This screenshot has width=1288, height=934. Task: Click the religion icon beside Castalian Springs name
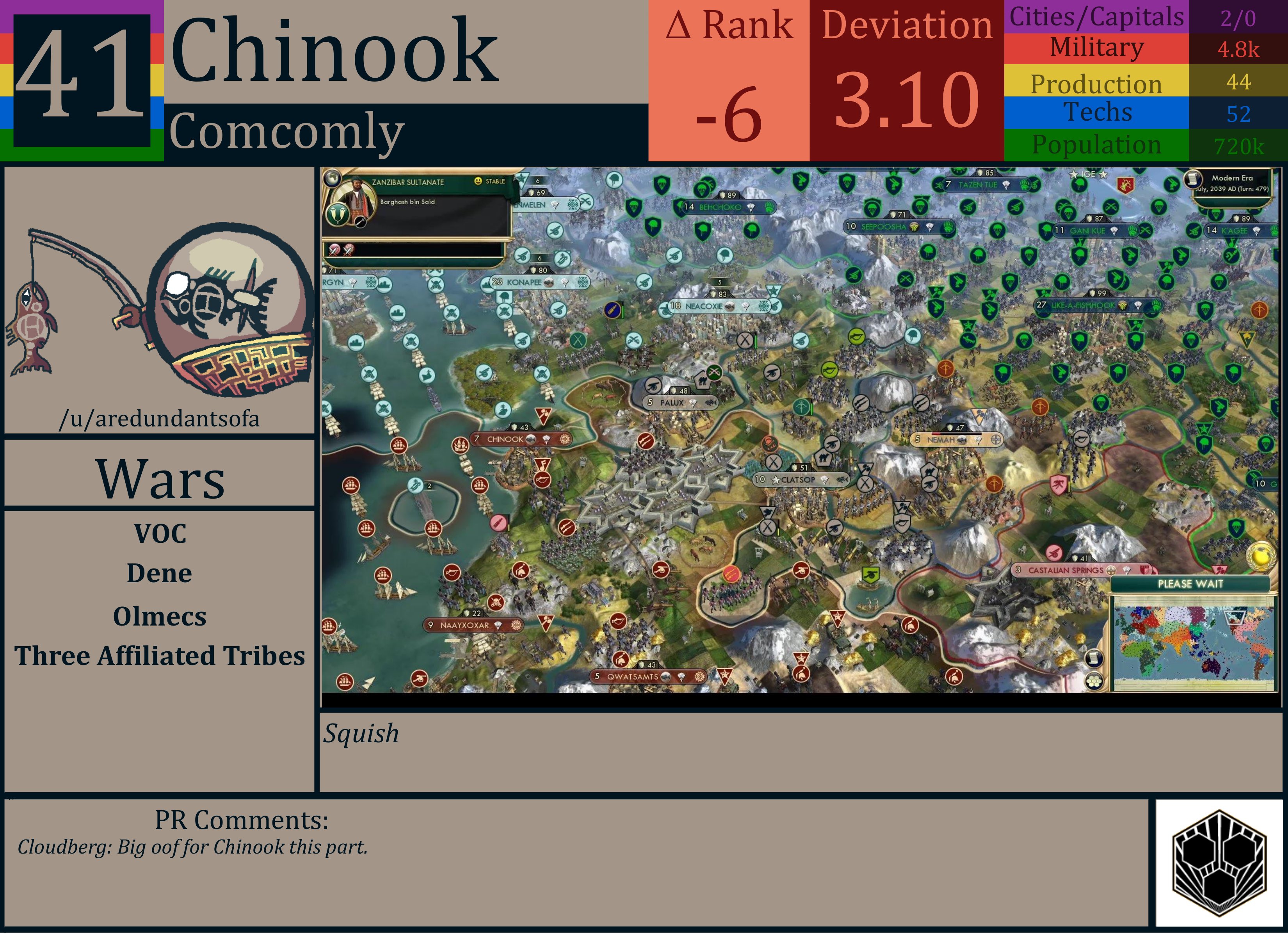(1111, 571)
